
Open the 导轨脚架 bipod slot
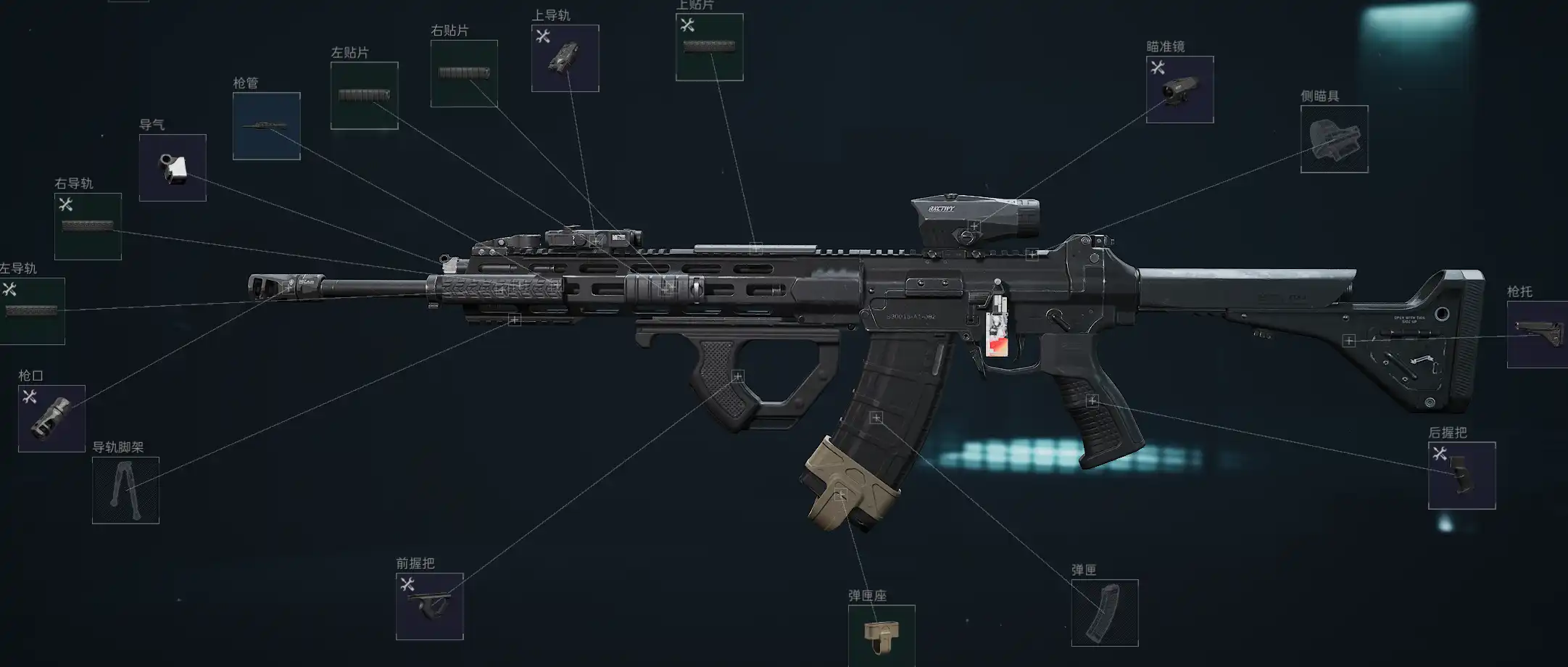point(125,490)
